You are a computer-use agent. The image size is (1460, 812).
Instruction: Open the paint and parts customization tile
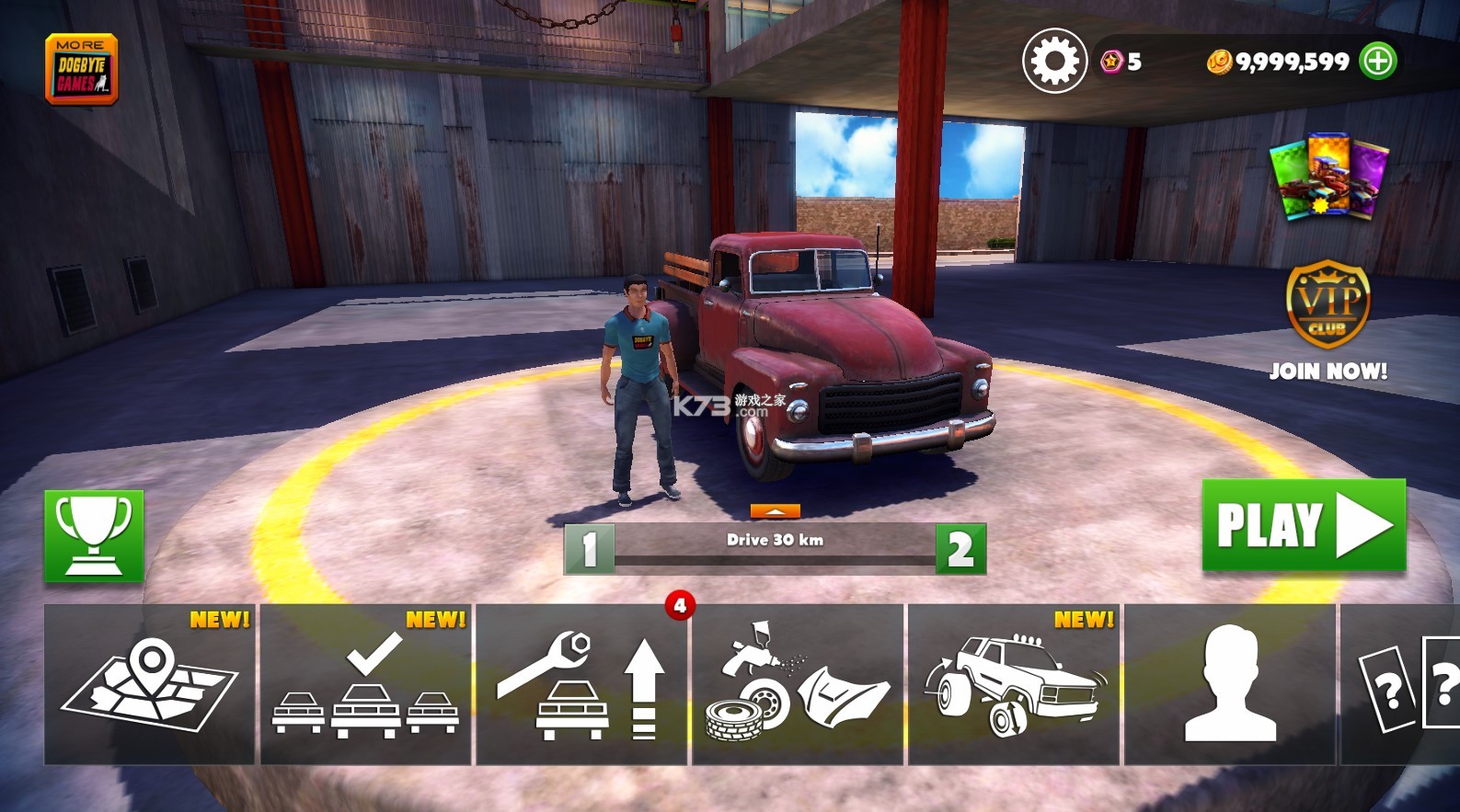pos(798,684)
